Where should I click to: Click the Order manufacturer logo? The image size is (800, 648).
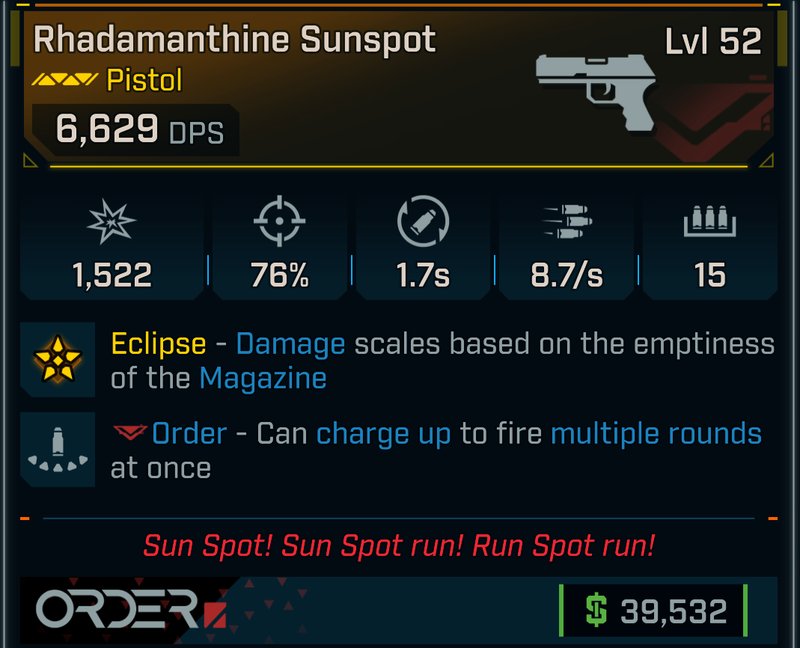coord(128,608)
